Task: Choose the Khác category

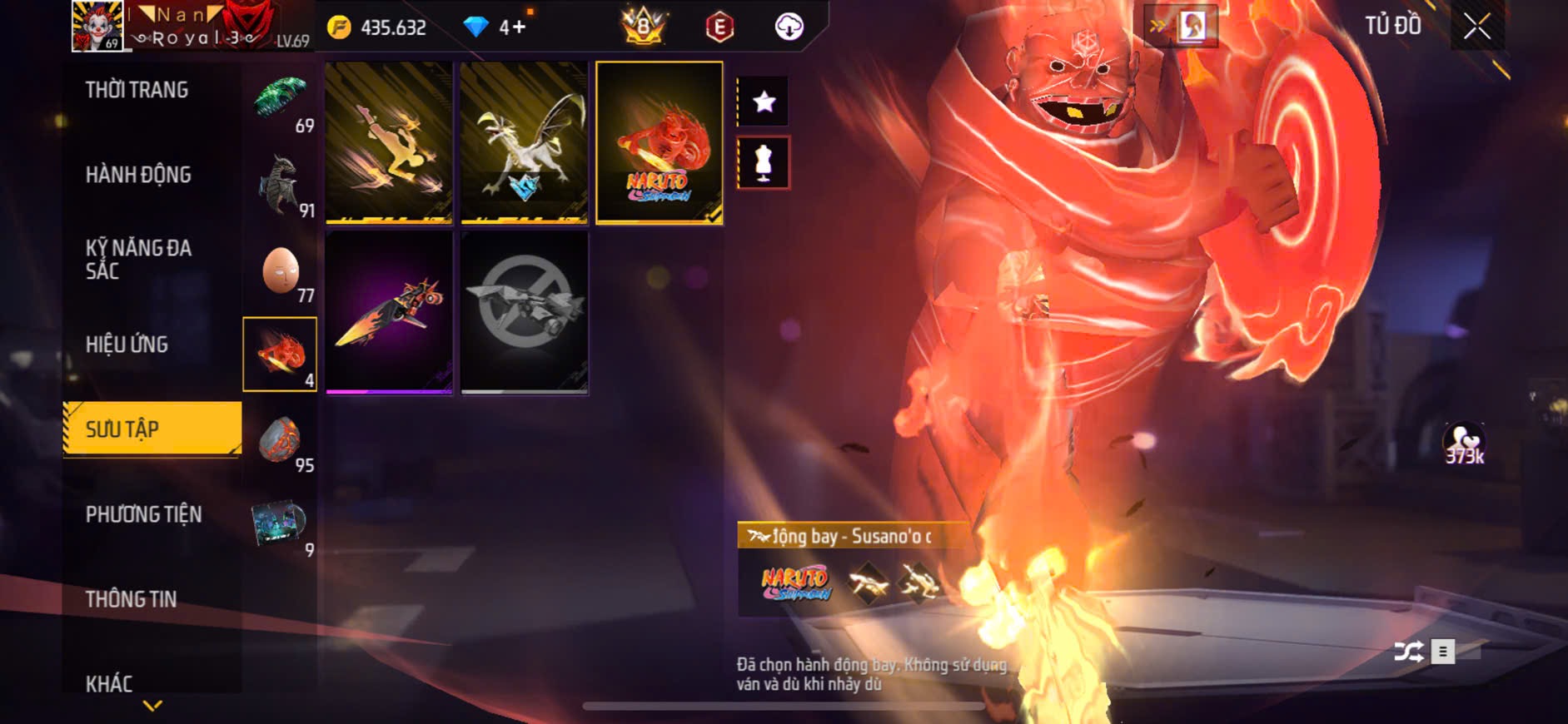Action: 109,684
